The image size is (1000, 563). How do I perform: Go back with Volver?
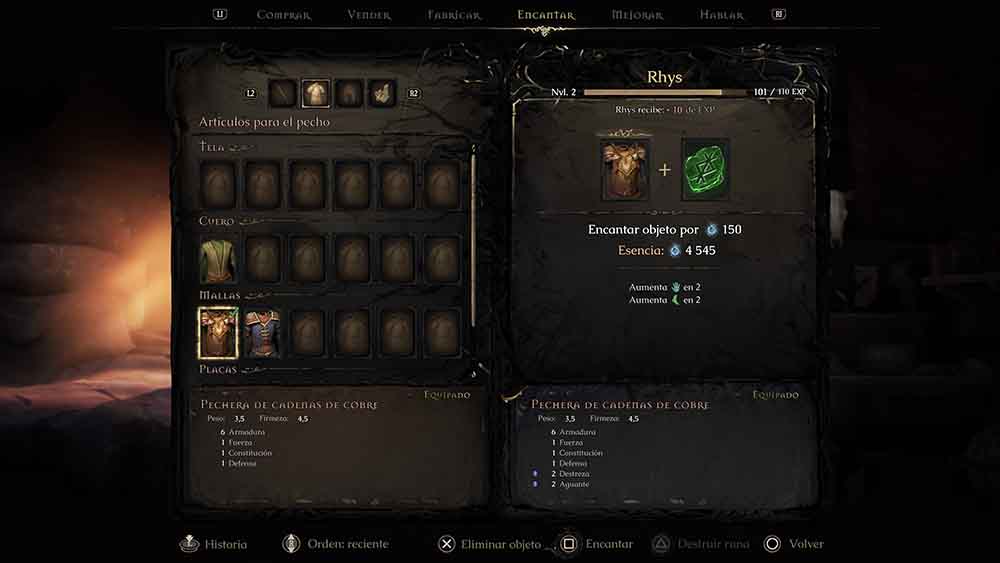pos(794,544)
